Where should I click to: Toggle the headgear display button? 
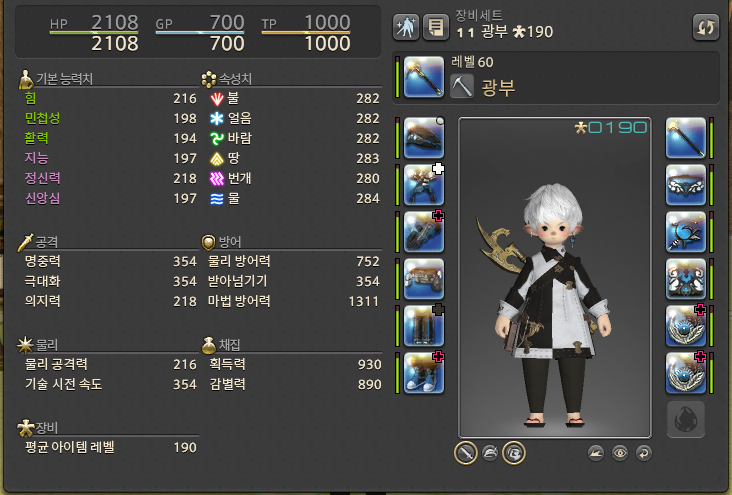pos(490,453)
